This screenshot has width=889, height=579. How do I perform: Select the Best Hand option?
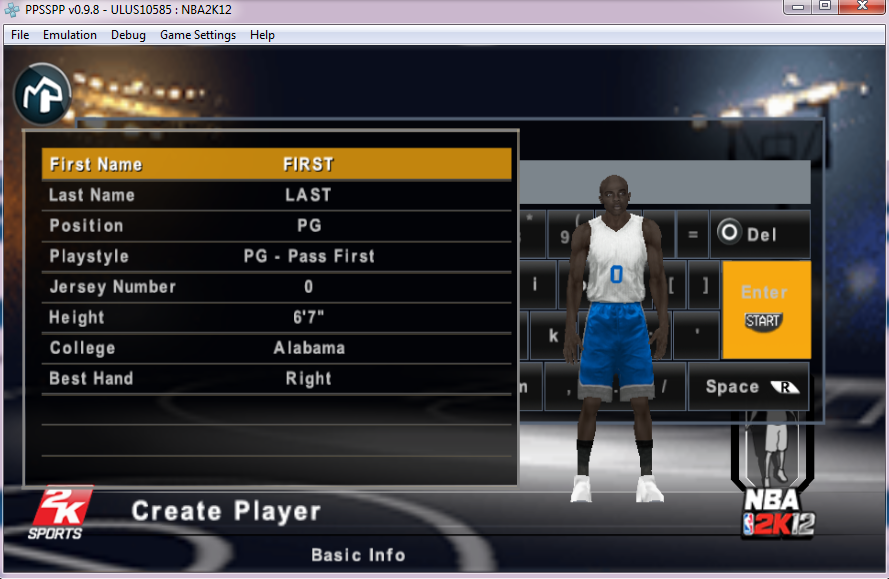tap(276, 379)
